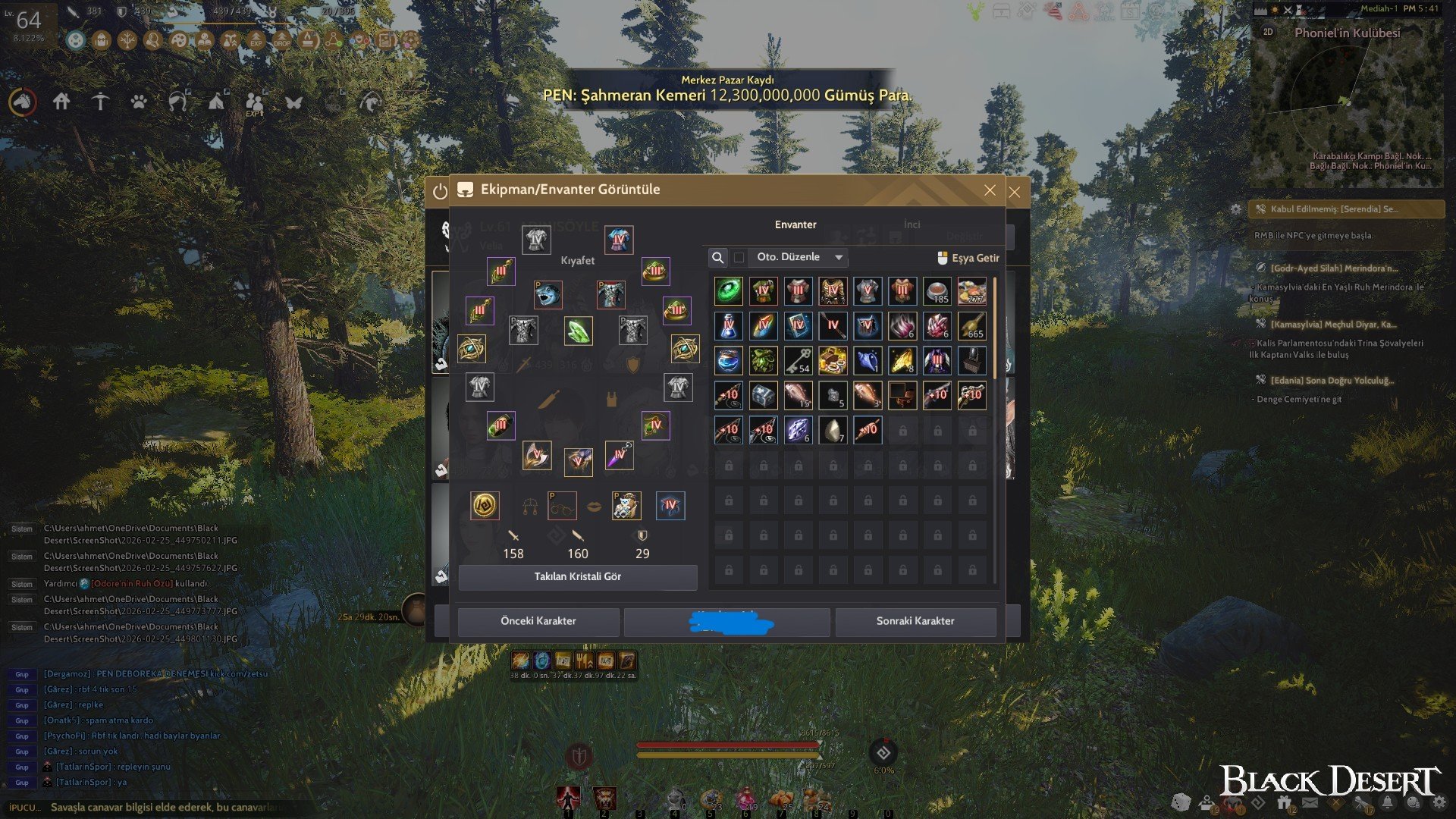Select the Envanter tab
1456x819 pixels.
click(795, 224)
